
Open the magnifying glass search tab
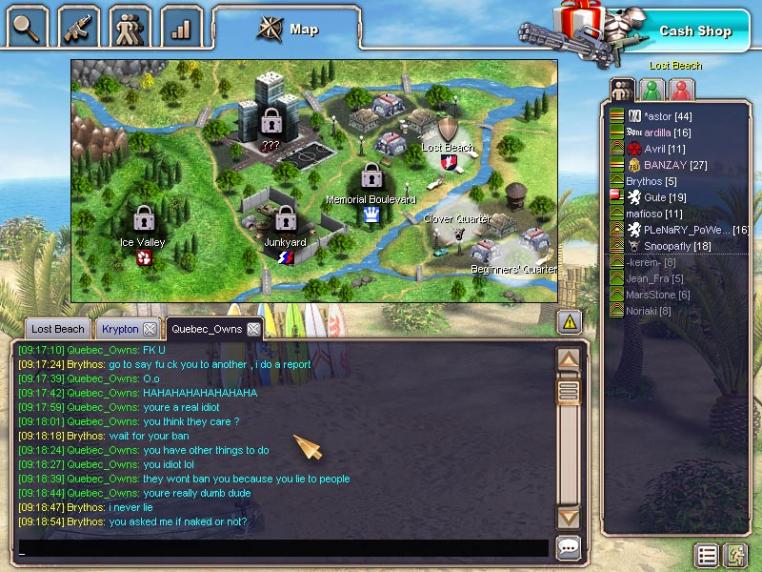tap(27, 26)
